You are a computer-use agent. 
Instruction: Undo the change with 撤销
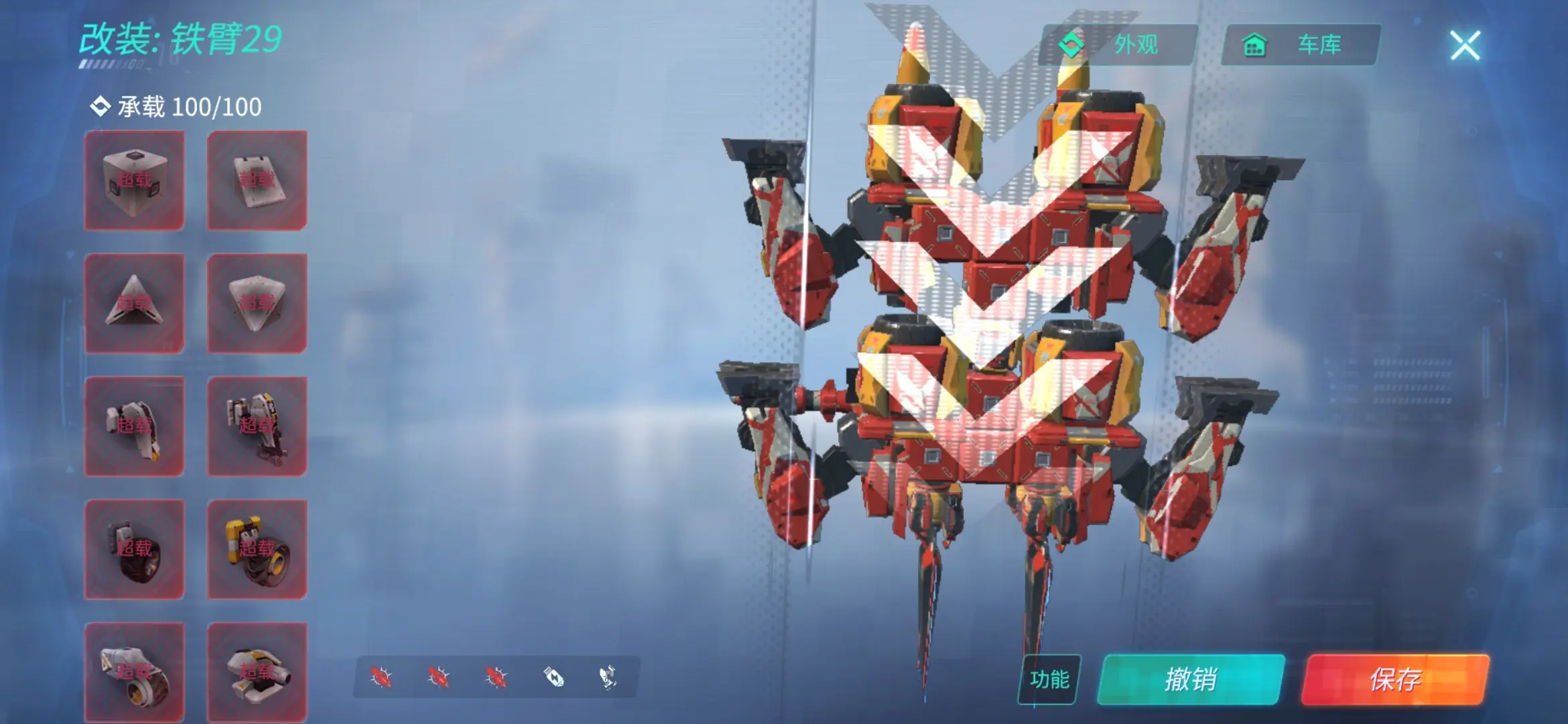1191,679
